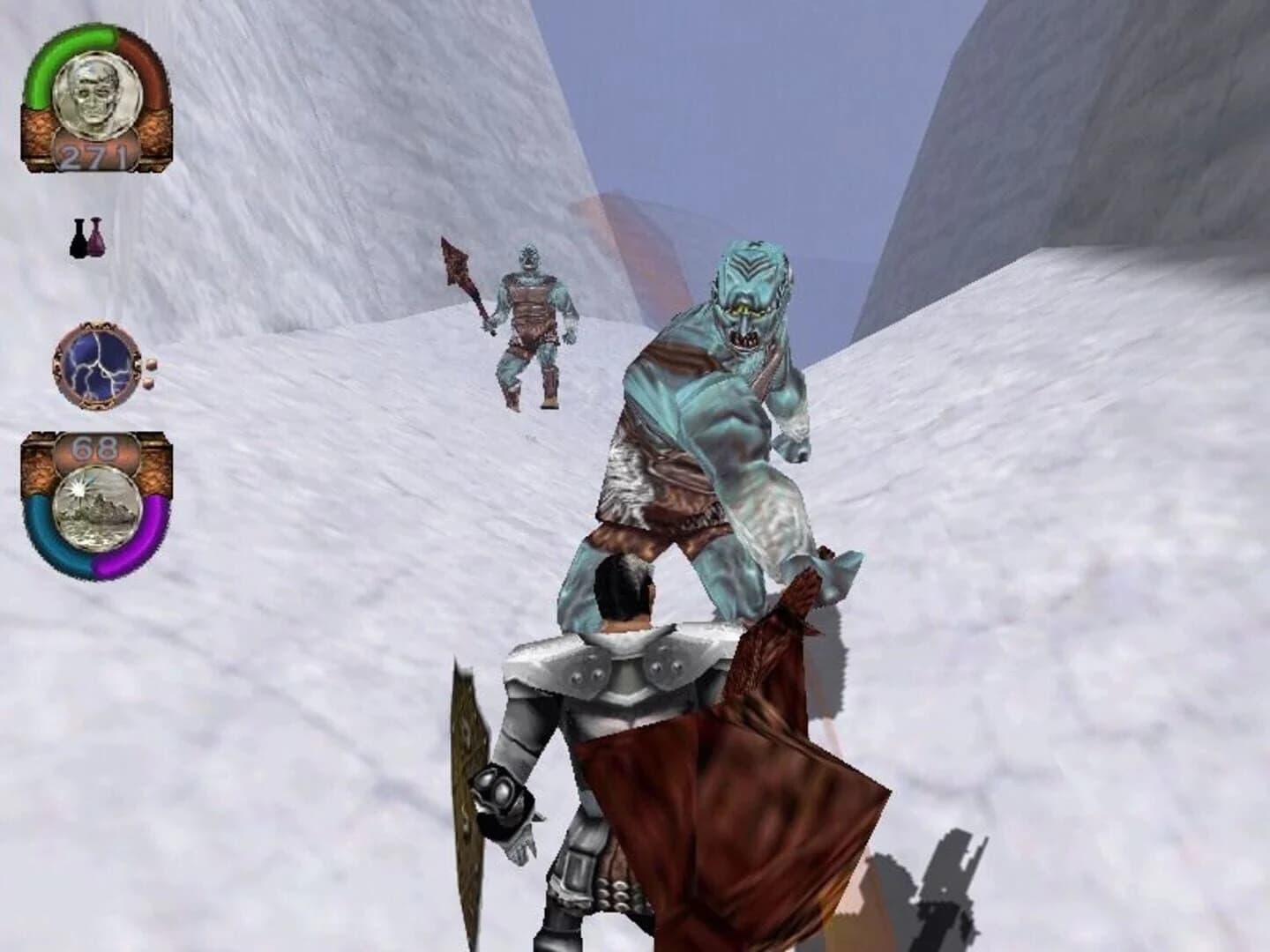Click the ornate frame of the health orb

point(41,132)
